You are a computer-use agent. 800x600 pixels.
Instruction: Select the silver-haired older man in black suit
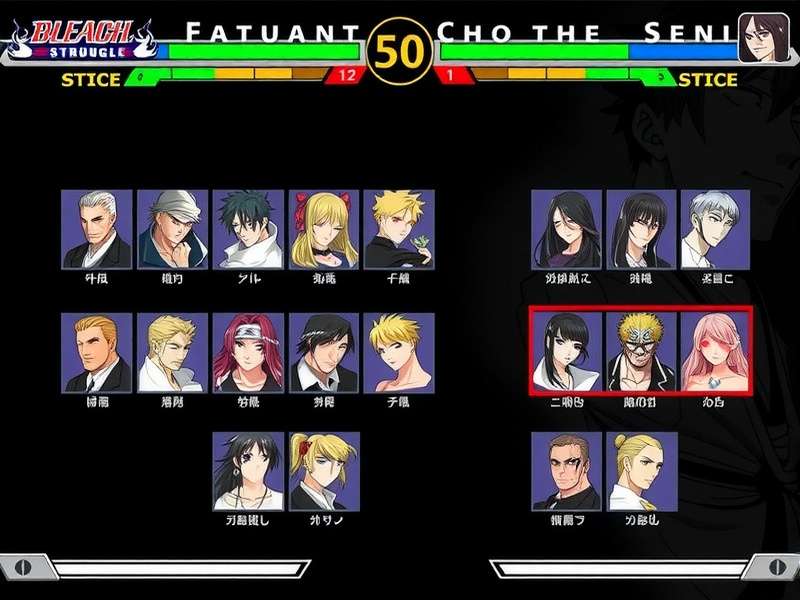96,229
